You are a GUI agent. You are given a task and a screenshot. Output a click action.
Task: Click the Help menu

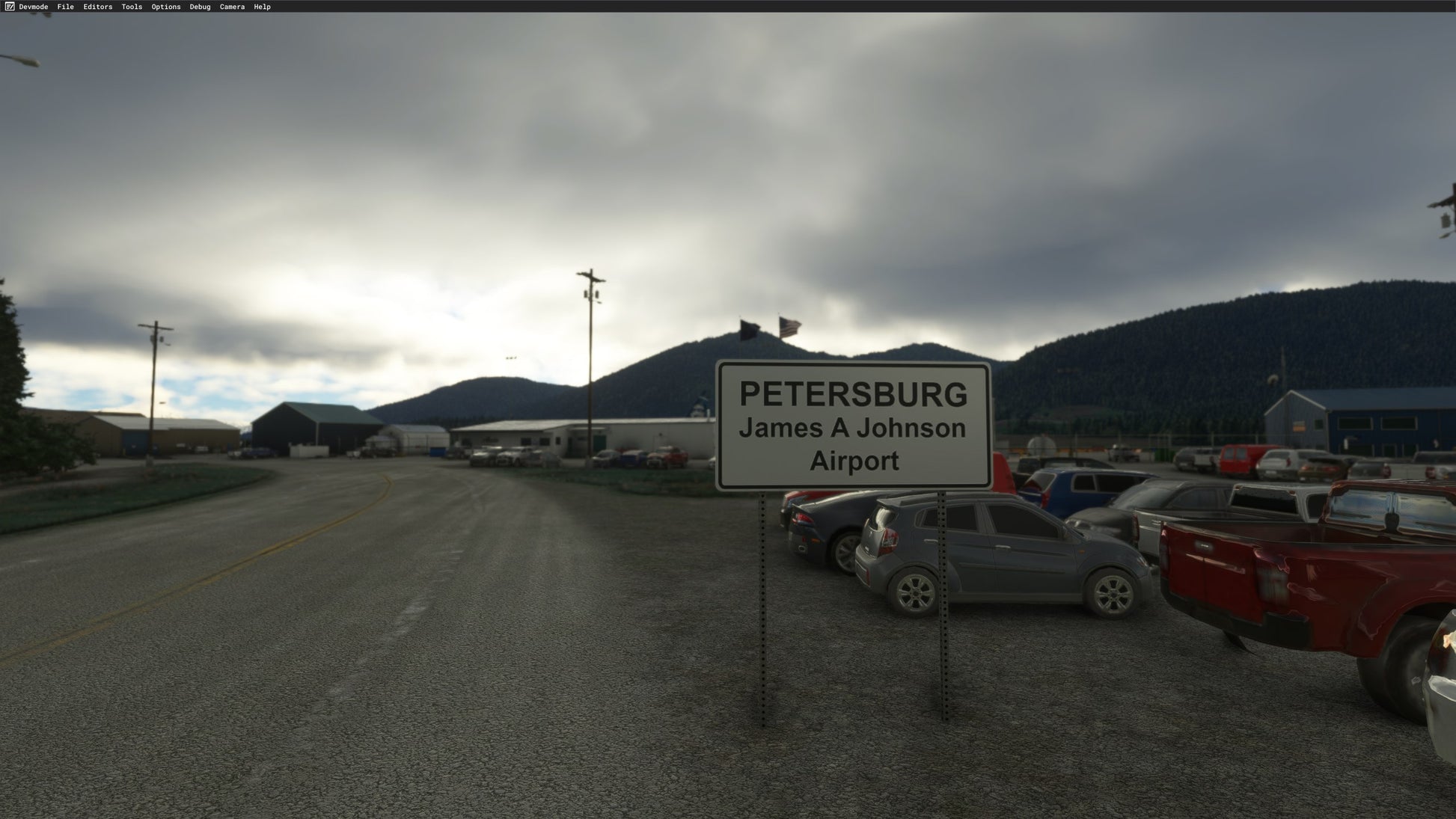[x=262, y=7]
